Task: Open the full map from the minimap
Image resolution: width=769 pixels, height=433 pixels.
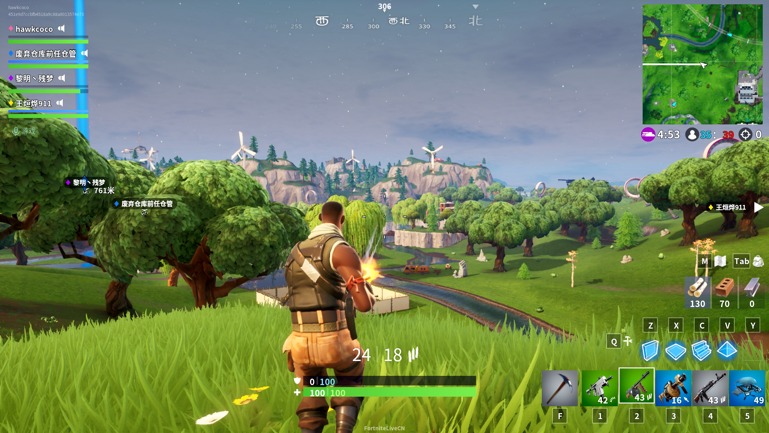Action: (x=702, y=64)
